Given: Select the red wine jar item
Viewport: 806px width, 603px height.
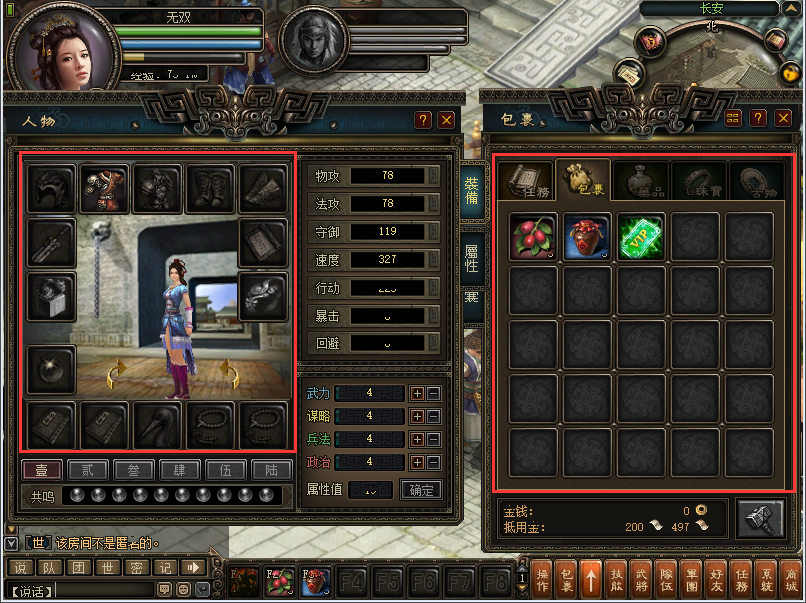Looking at the screenshot, I should [x=587, y=237].
